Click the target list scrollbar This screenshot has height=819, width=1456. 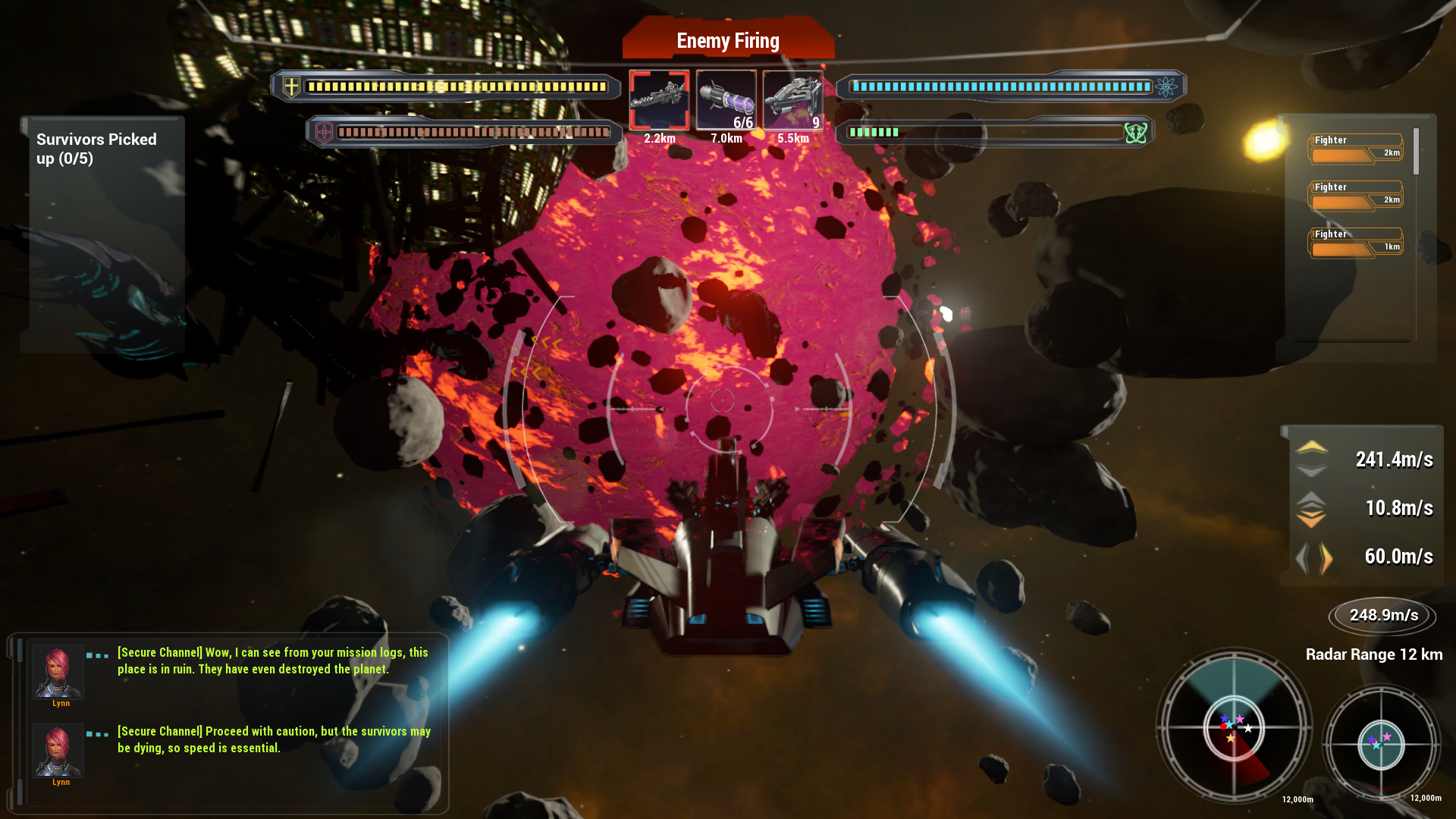click(x=1416, y=152)
